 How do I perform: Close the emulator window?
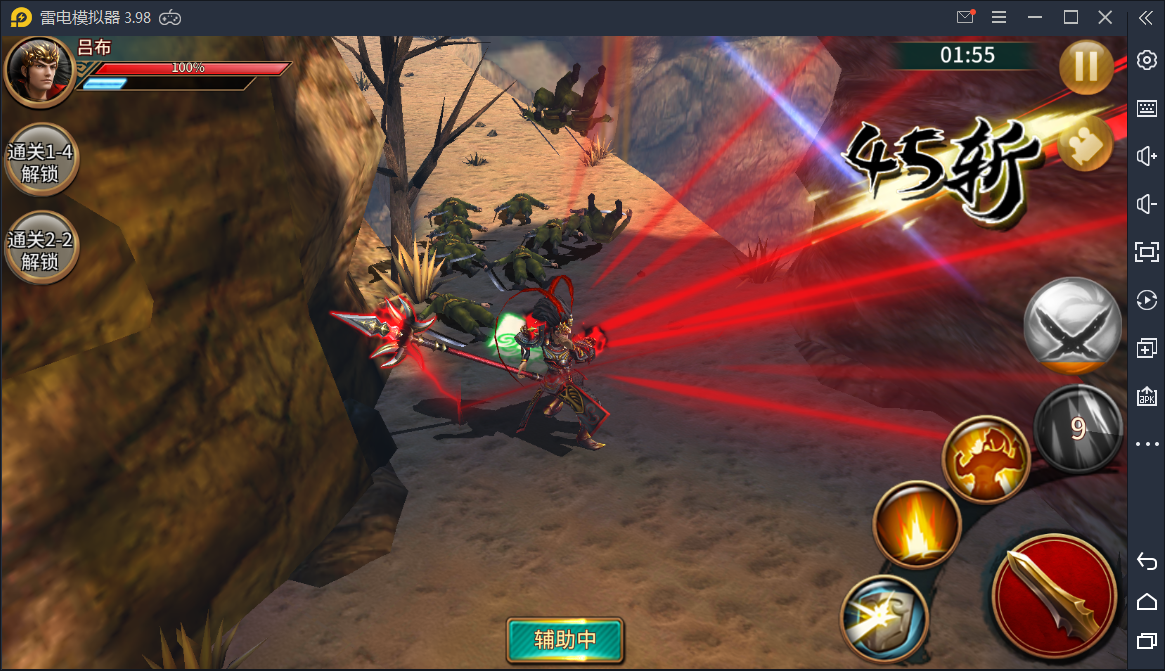[1105, 17]
